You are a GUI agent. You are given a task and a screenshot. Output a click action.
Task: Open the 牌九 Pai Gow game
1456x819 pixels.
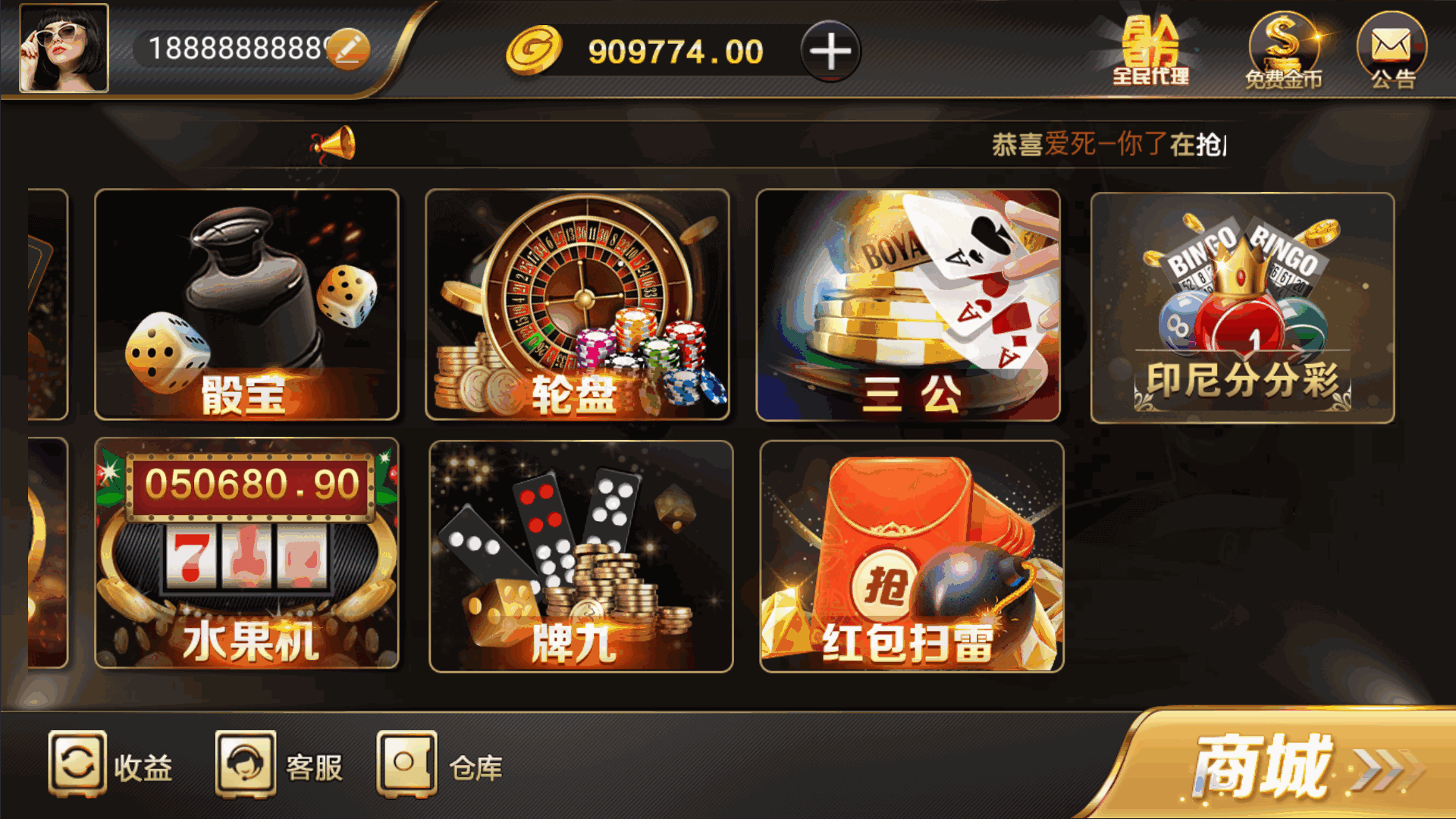[580, 554]
